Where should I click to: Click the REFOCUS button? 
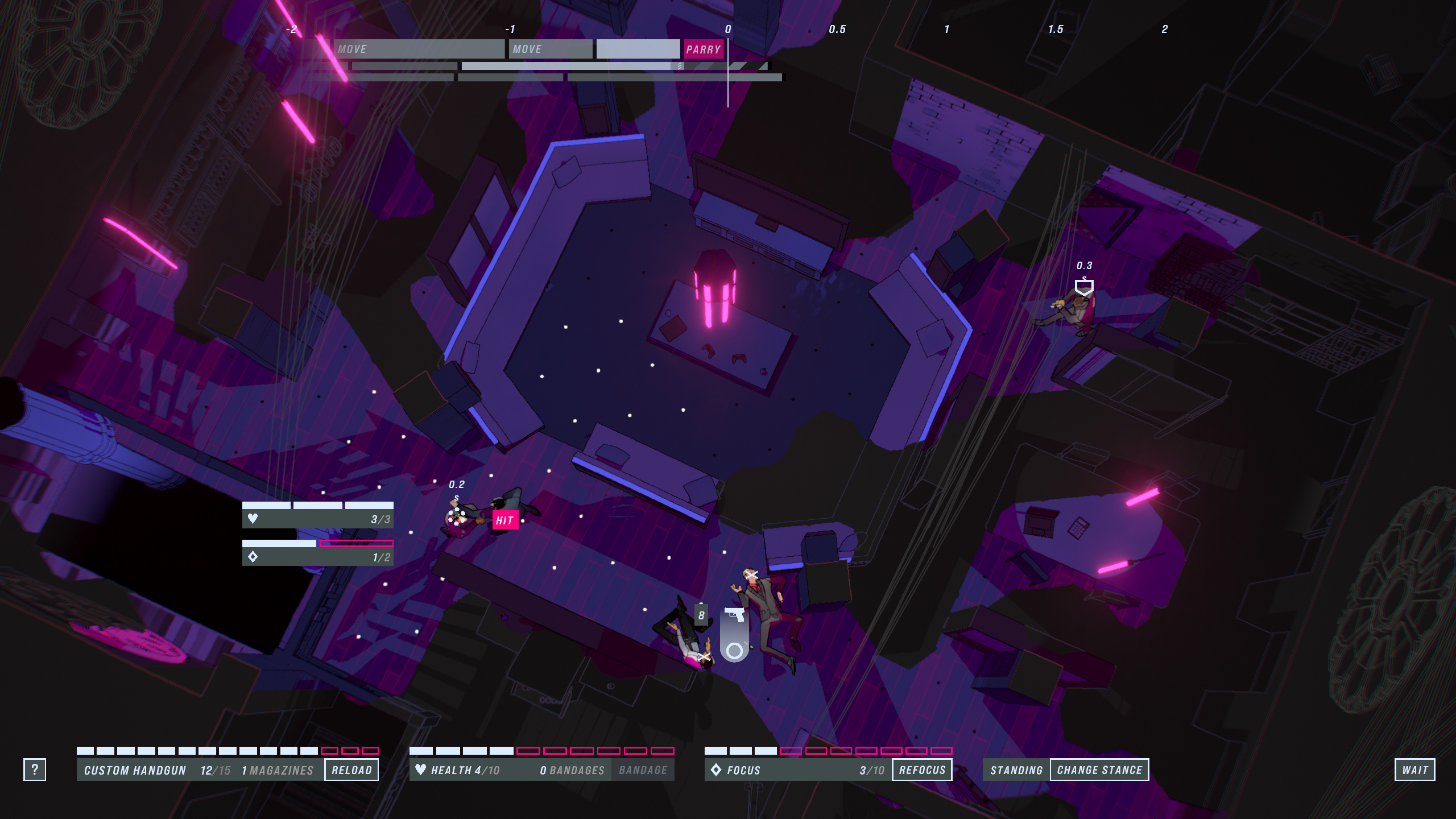(x=922, y=770)
